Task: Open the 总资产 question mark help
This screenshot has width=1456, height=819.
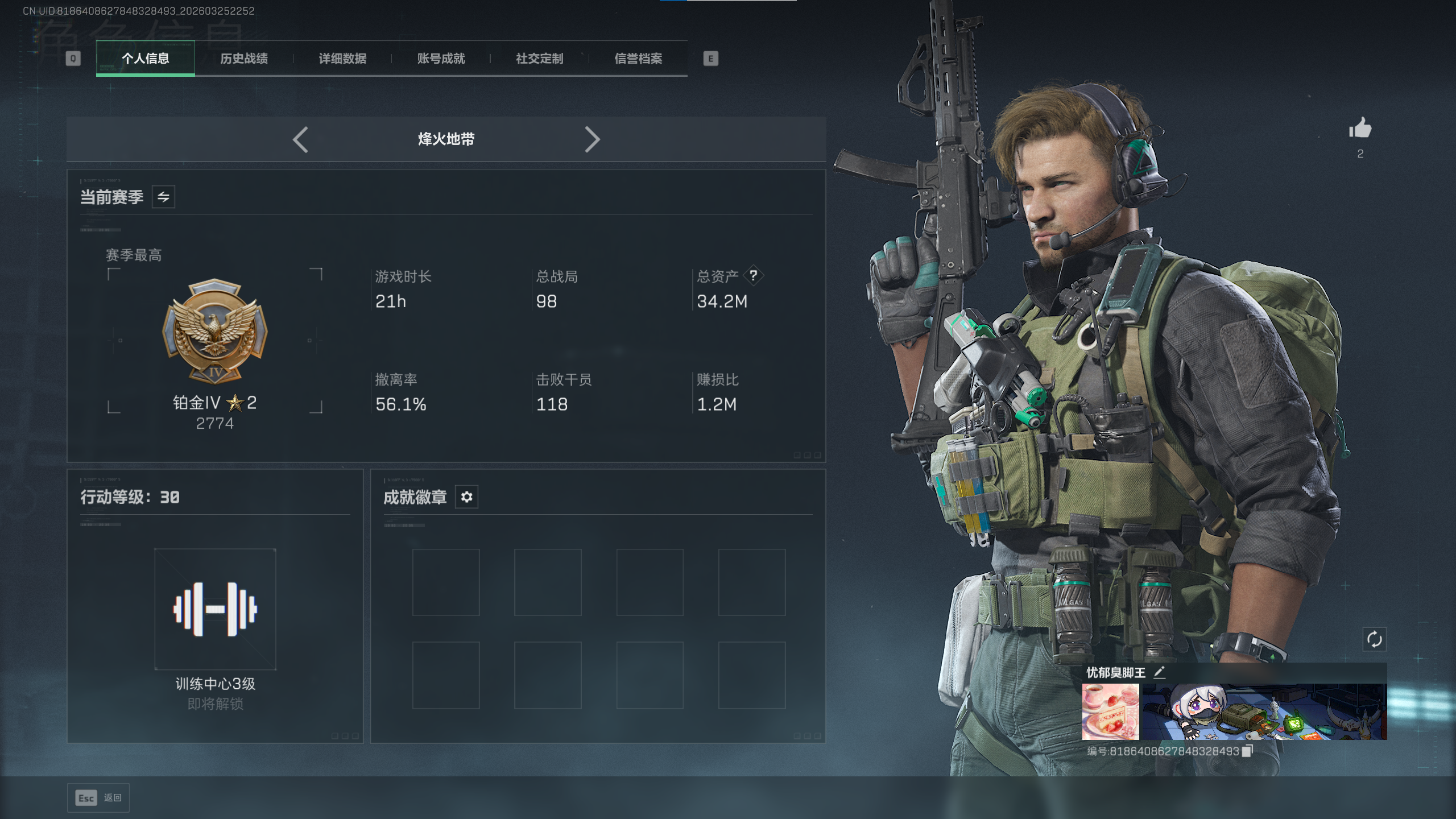Action: [754, 276]
